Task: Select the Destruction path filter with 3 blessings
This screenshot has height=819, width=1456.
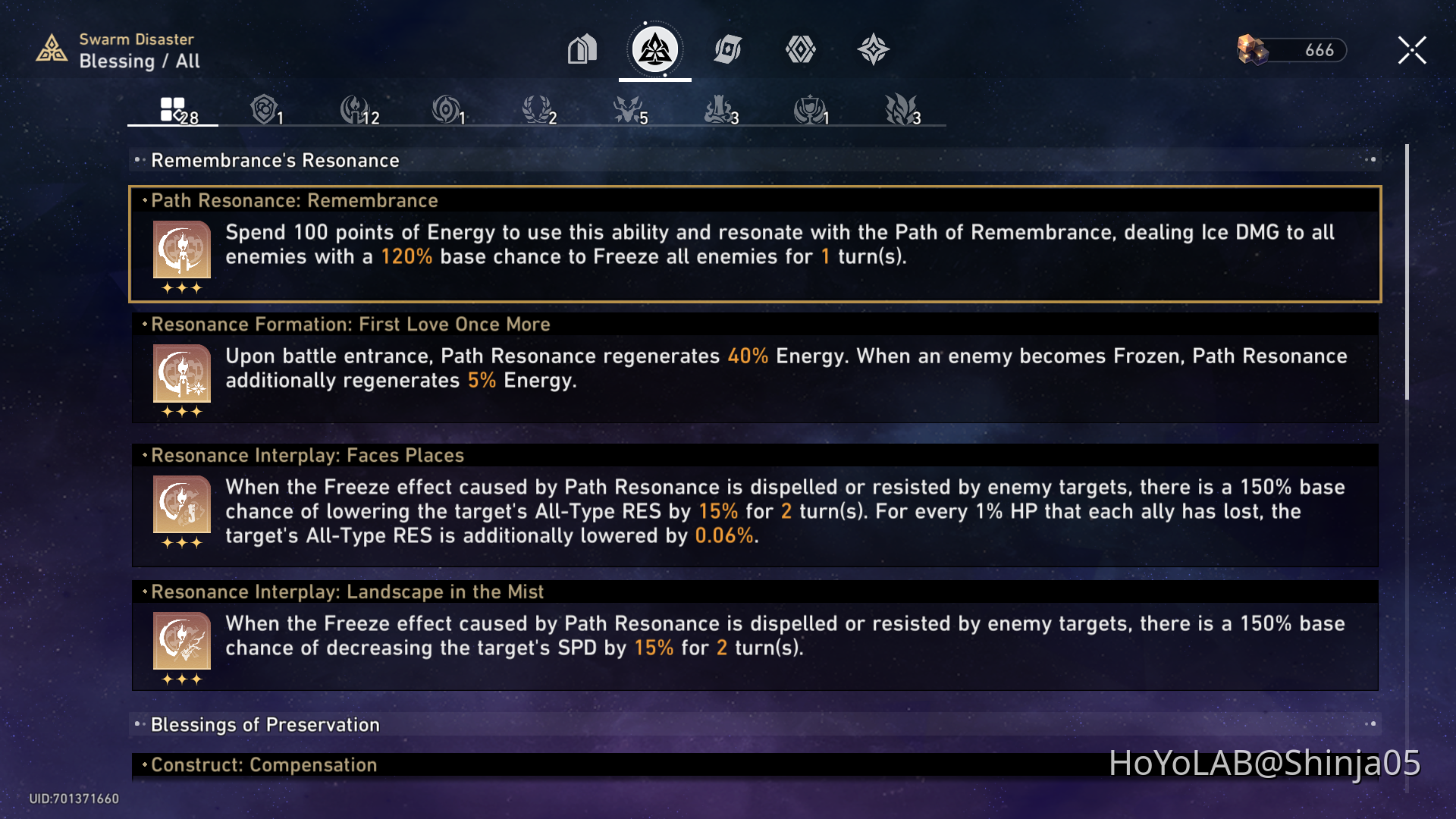Action: pyautogui.click(x=717, y=108)
